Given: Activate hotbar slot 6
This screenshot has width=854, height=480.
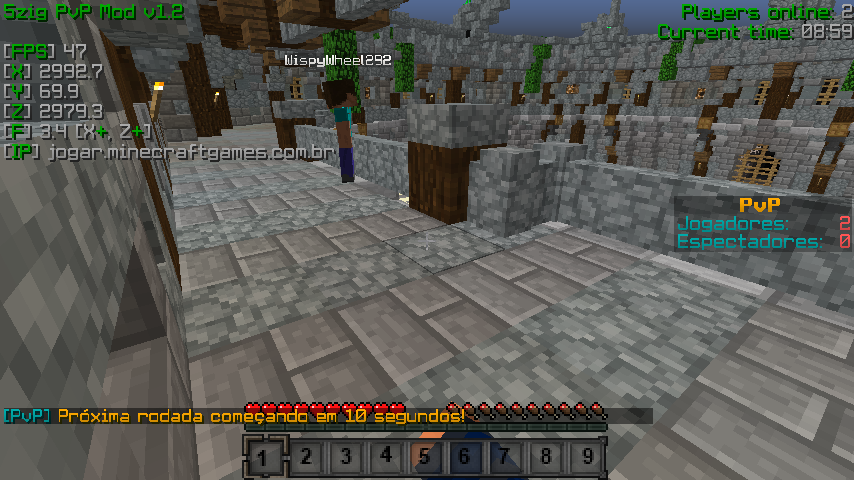Looking at the screenshot, I should coord(465,458).
